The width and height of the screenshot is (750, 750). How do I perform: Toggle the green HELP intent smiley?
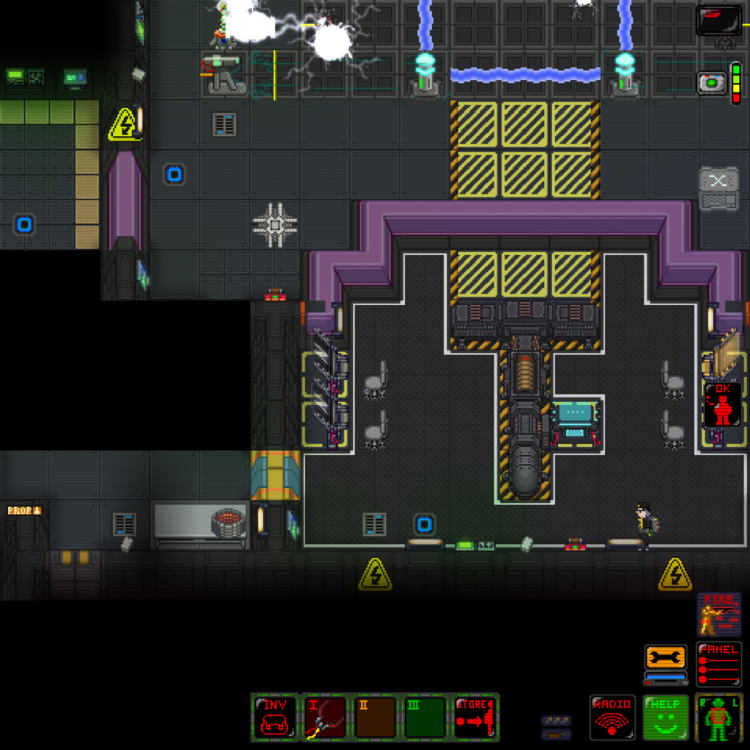(665, 717)
